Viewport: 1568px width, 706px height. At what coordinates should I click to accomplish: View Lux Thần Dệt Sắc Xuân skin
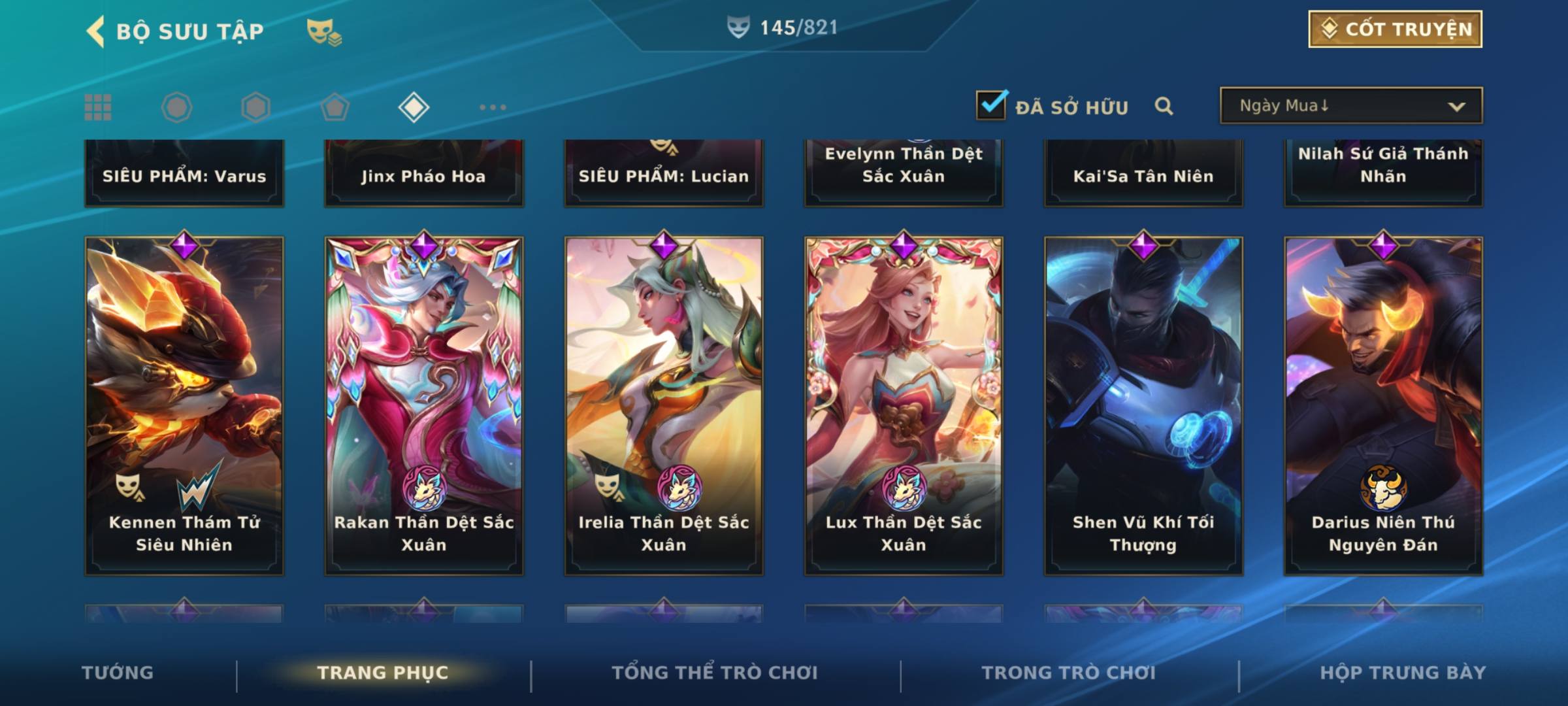coord(904,405)
